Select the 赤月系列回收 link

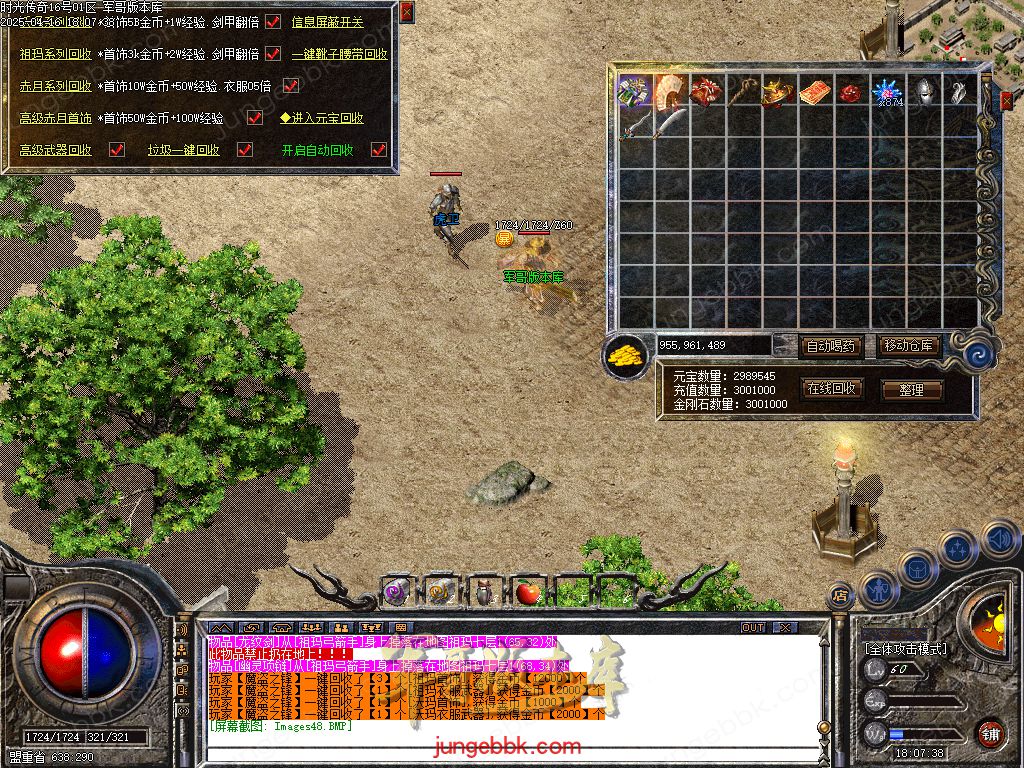pos(55,86)
